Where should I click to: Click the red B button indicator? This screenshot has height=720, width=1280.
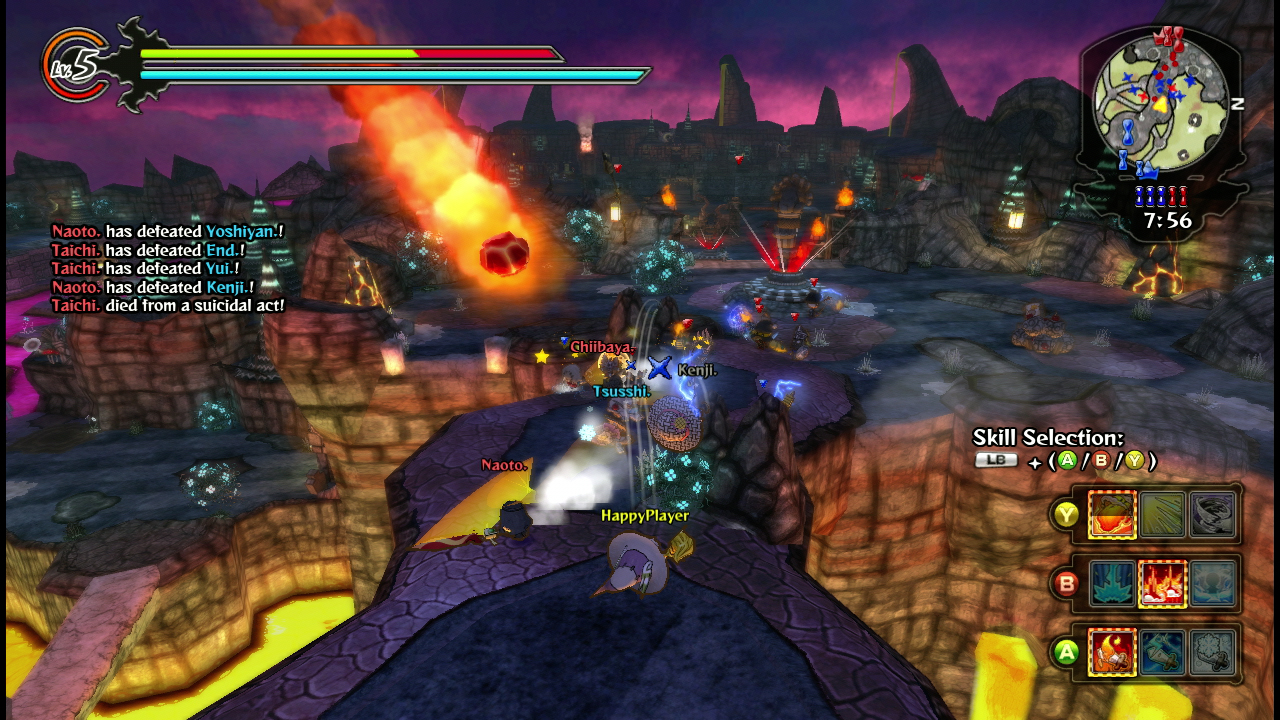pos(1066,583)
